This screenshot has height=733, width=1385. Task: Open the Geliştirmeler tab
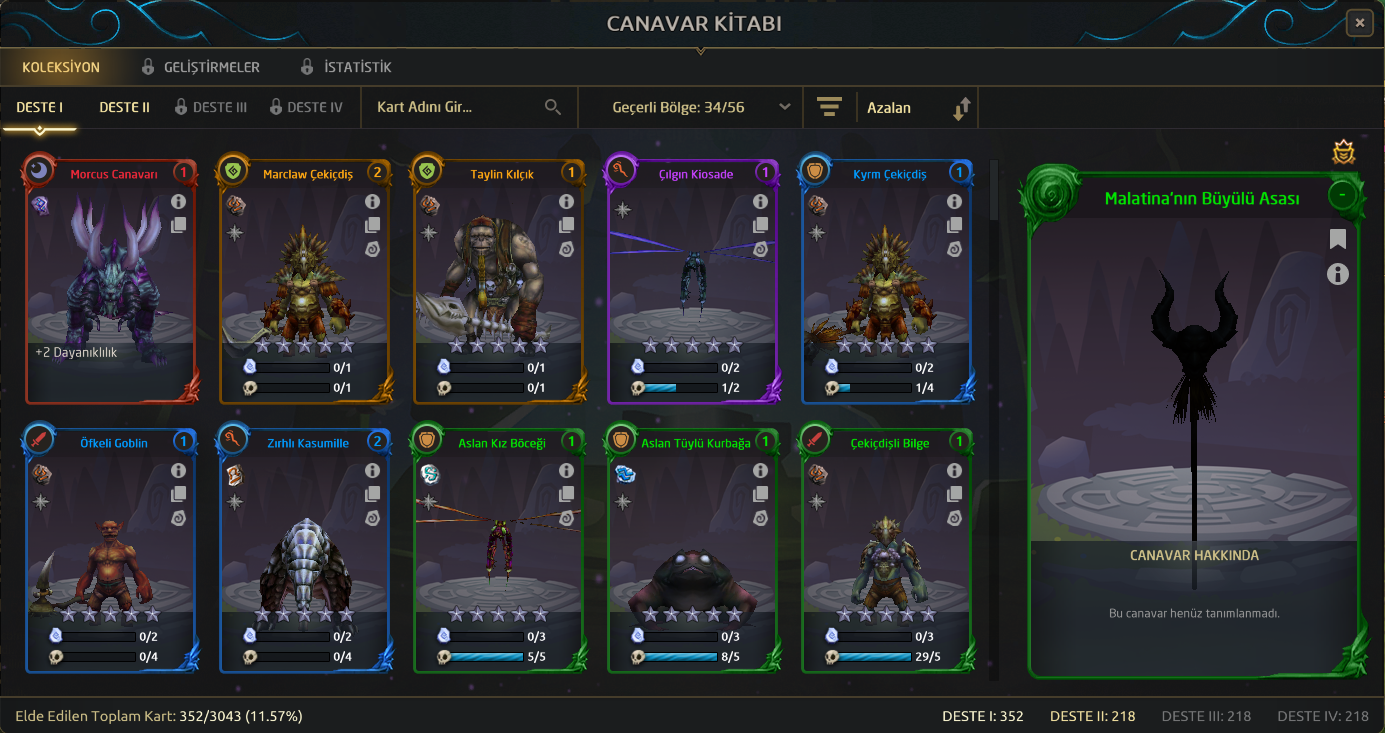200,67
